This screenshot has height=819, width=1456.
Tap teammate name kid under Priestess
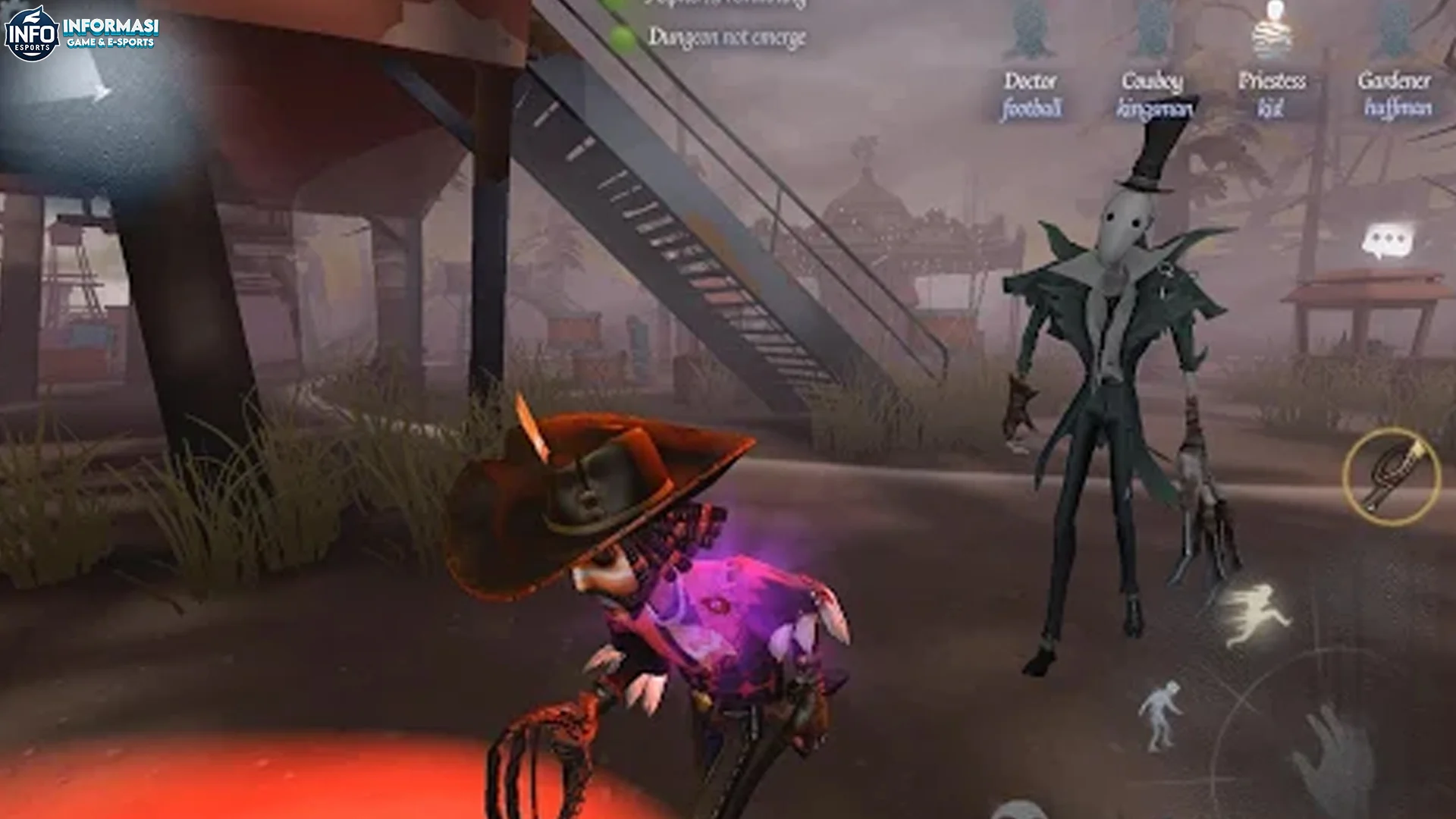coord(1272,106)
